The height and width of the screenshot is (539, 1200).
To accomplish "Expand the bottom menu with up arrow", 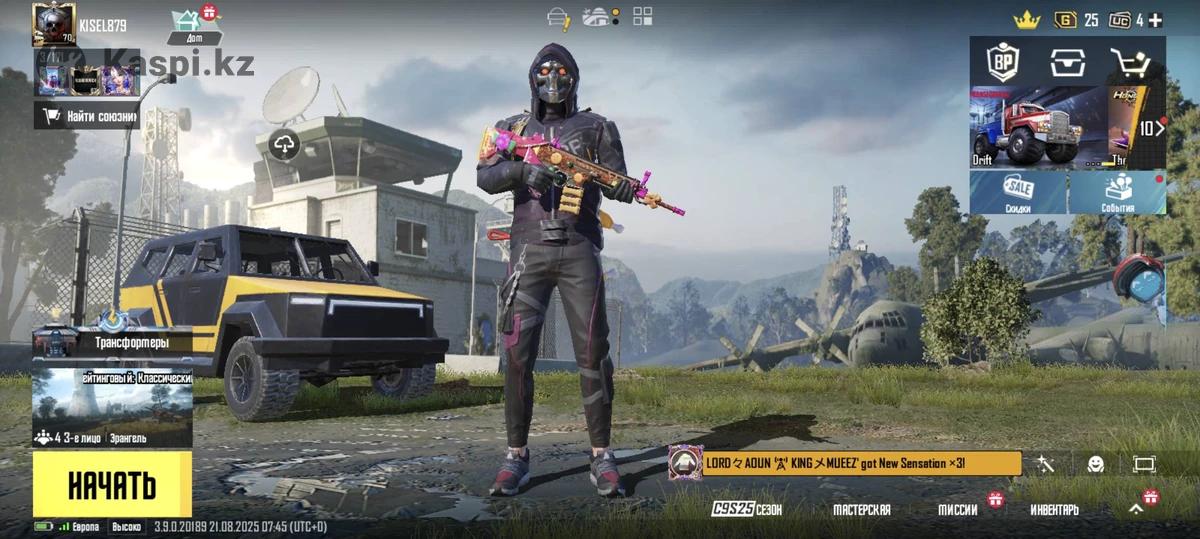I will 1136,509.
